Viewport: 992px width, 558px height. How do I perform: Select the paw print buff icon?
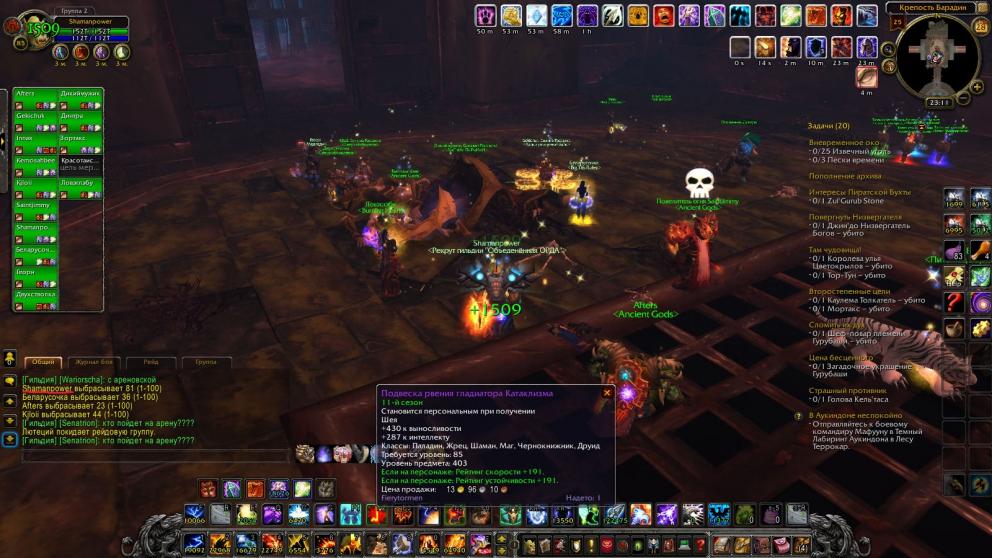(x=486, y=15)
